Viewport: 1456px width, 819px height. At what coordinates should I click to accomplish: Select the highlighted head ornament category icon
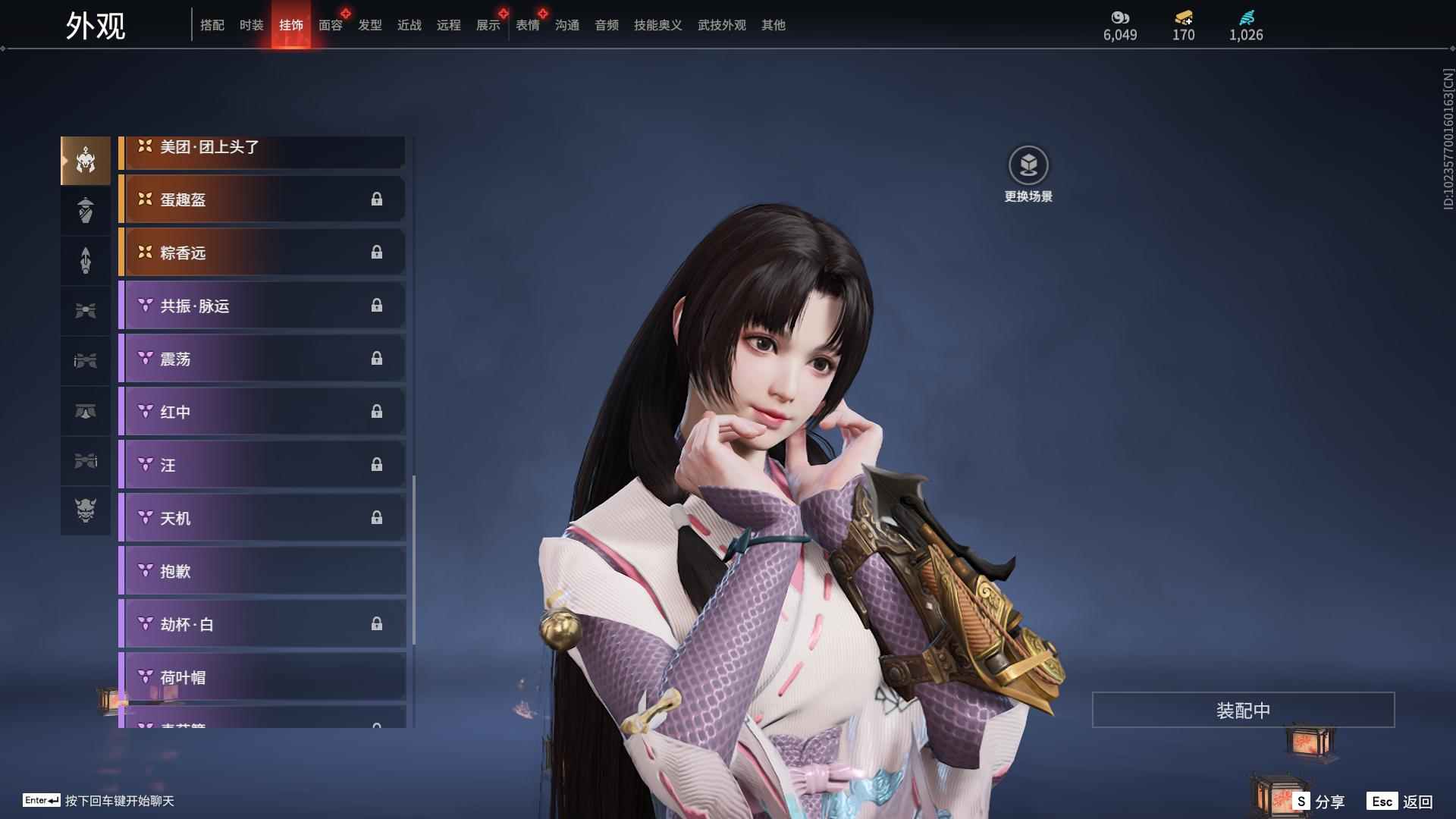pyautogui.click(x=85, y=161)
